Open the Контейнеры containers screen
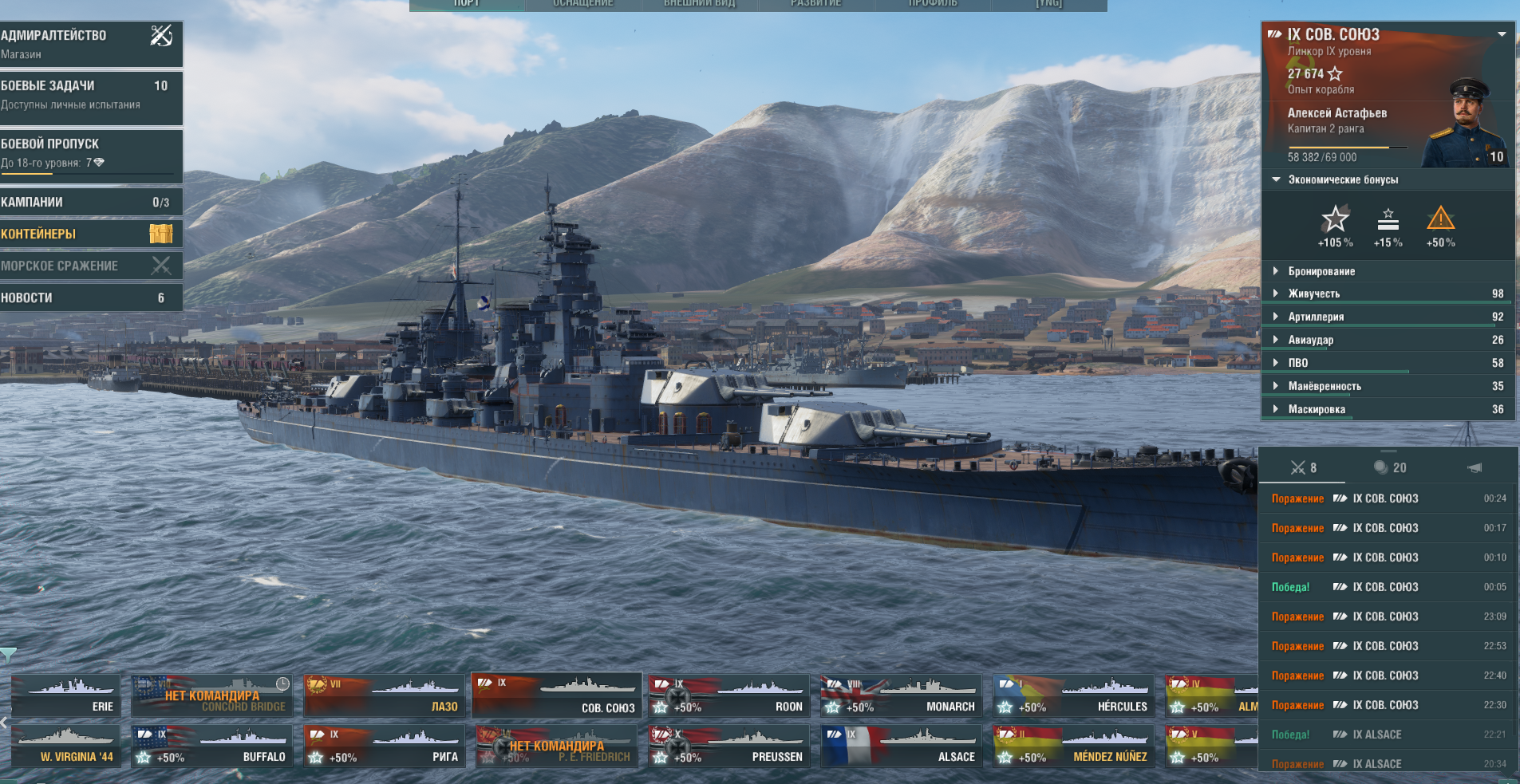Image resolution: width=1520 pixels, height=784 pixels. pos(89,234)
